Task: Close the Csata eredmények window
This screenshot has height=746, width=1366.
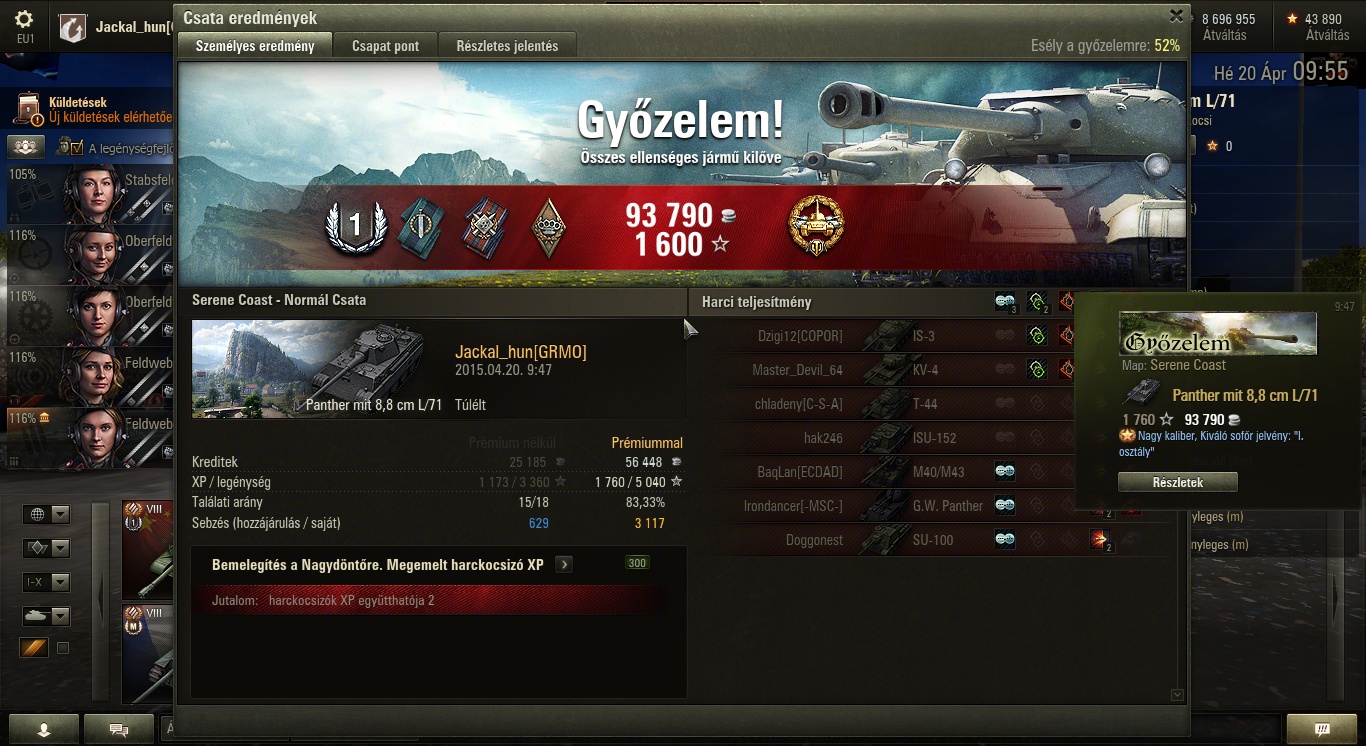Action: click(1176, 16)
